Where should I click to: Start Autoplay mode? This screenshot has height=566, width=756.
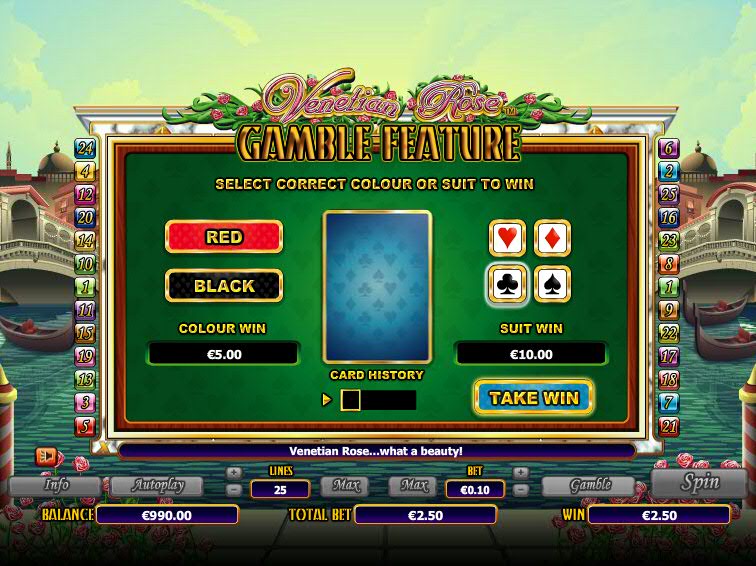155,486
